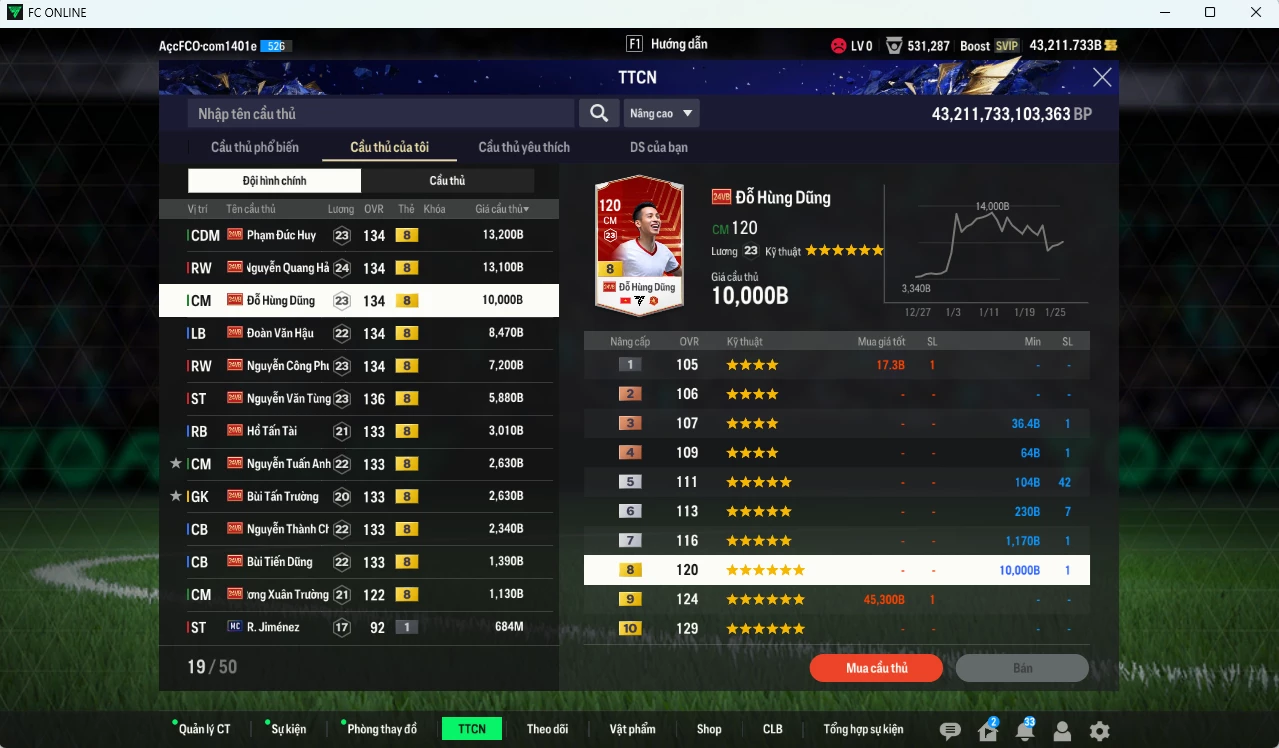This screenshot has width=1279, height=748.
Task: Go to Phòng thay đồ
Action: [x=381, y=729]
